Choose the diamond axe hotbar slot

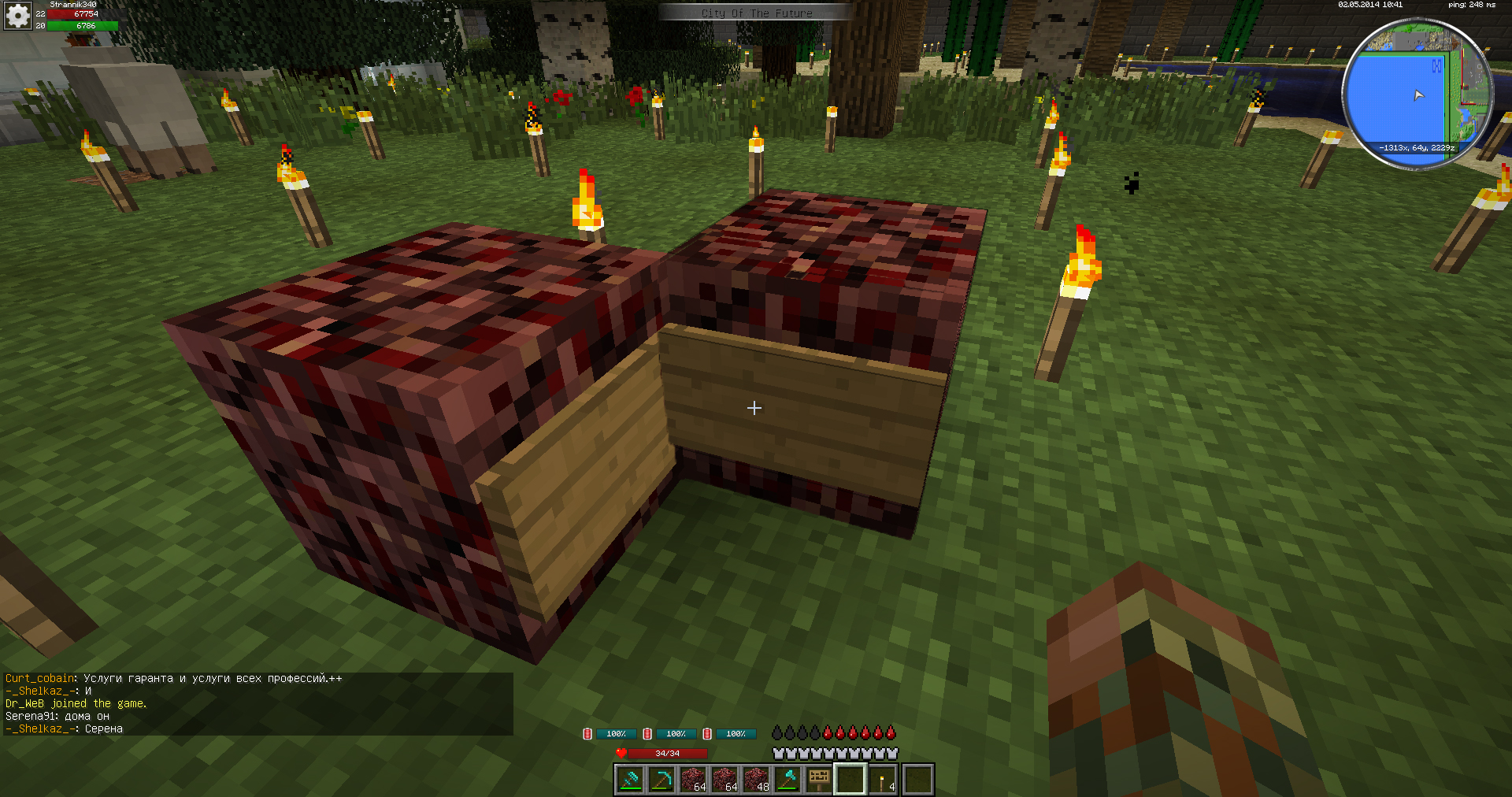[x=788, y=780]
